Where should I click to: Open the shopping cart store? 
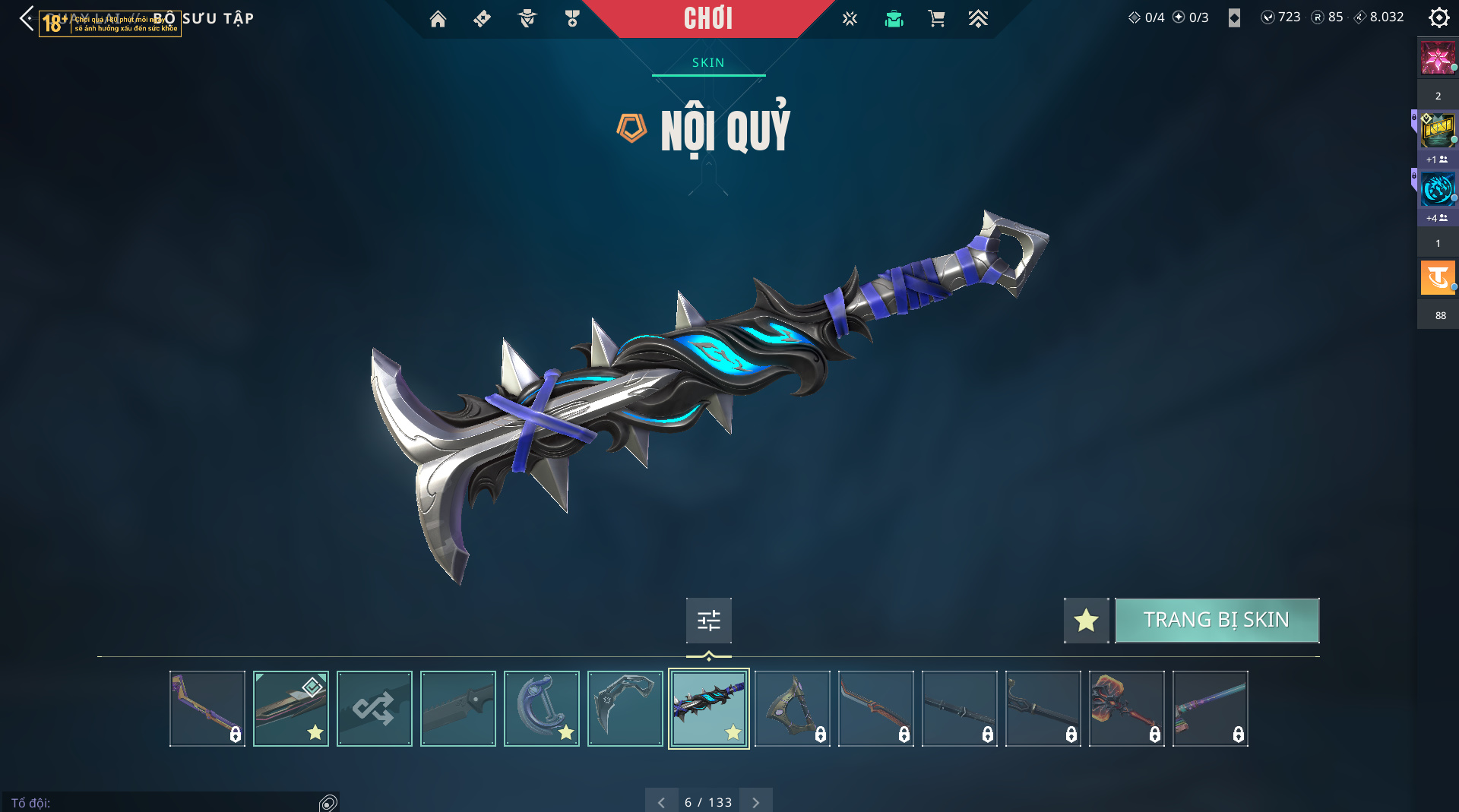click(x=936, y=18)
